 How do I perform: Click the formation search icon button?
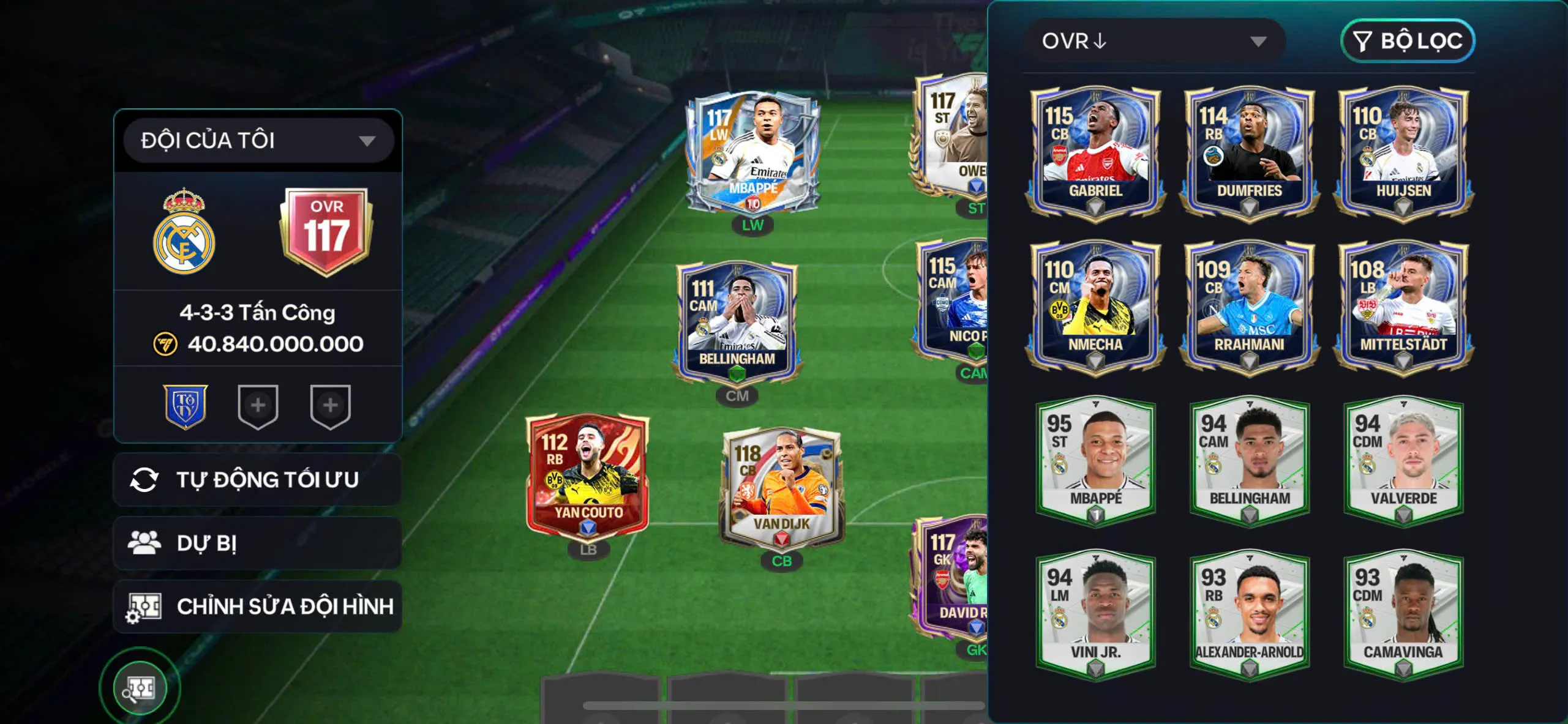click(x=140, y=688)
